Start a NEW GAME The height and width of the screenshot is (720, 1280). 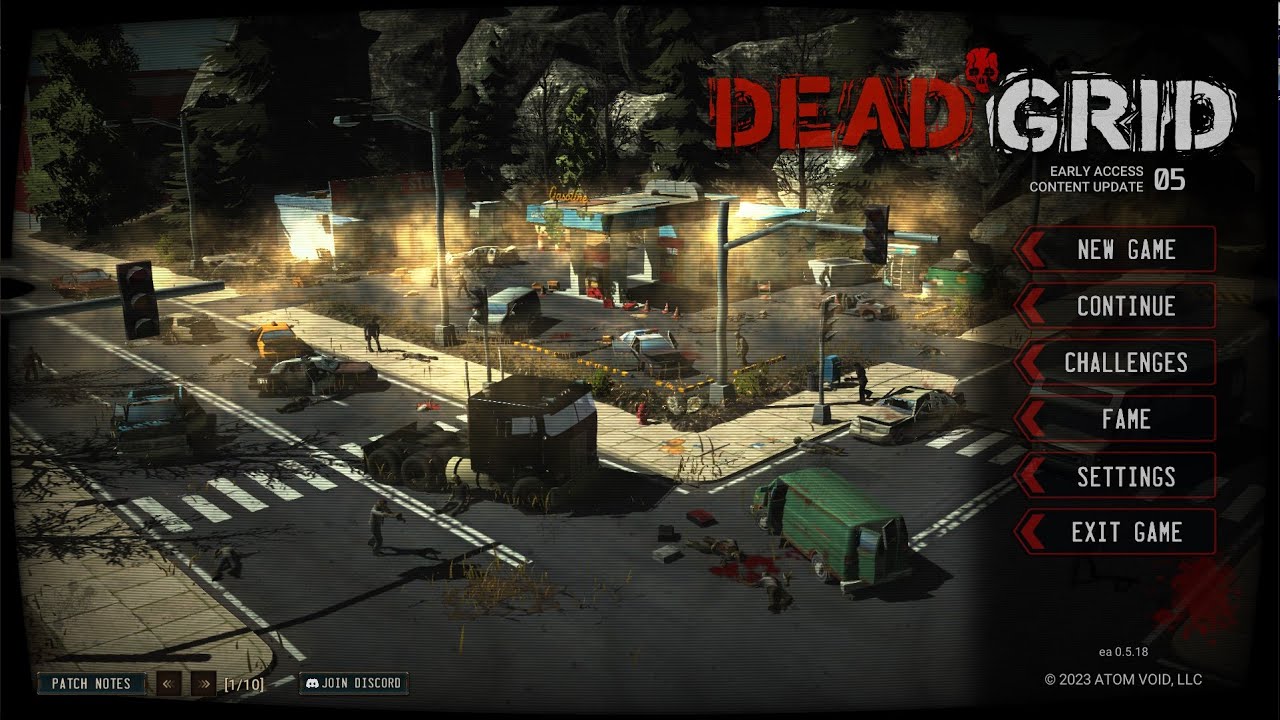[1125, 250]
